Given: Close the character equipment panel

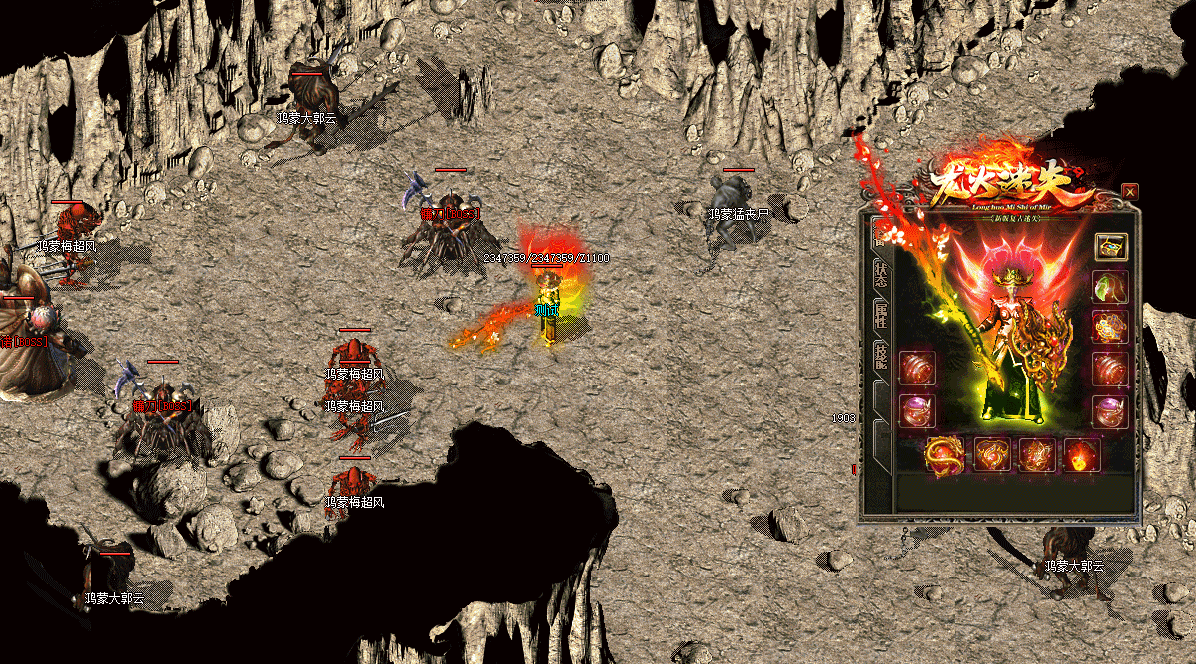Looking at the screenshot, I should [1130, 191].
